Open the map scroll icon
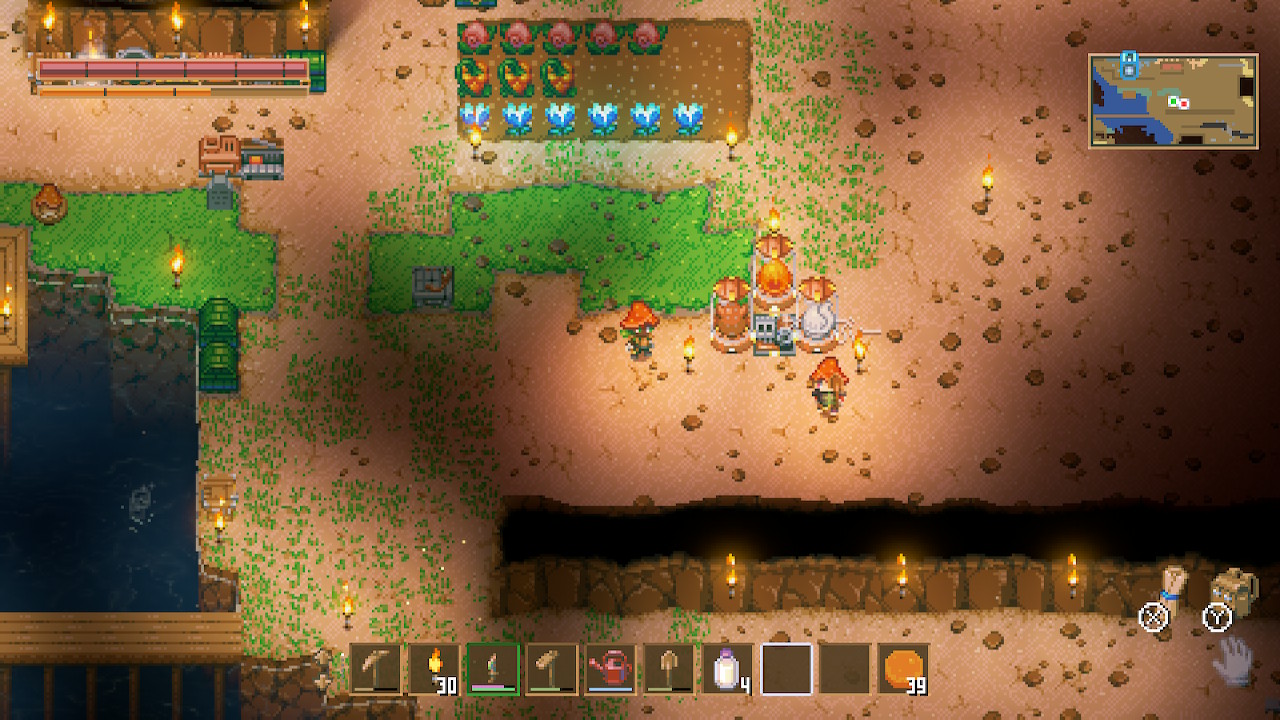Screen dimensions: 1280x720 click(1172, 587)
